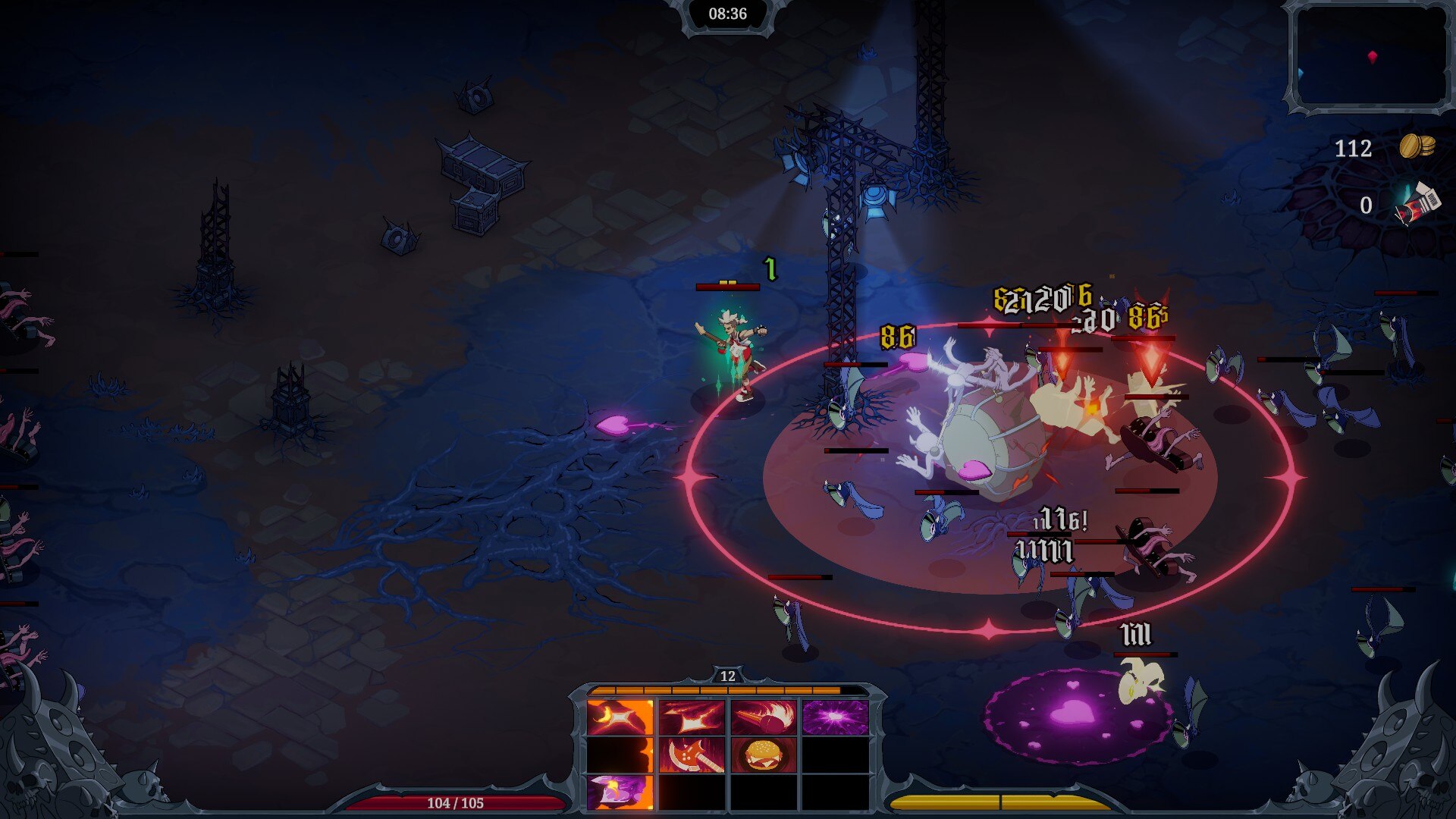Image resolution: width=1456 pixels, height=819 pixels.
Task: Choose the guitar axe slot
Action: coord(692,755)
